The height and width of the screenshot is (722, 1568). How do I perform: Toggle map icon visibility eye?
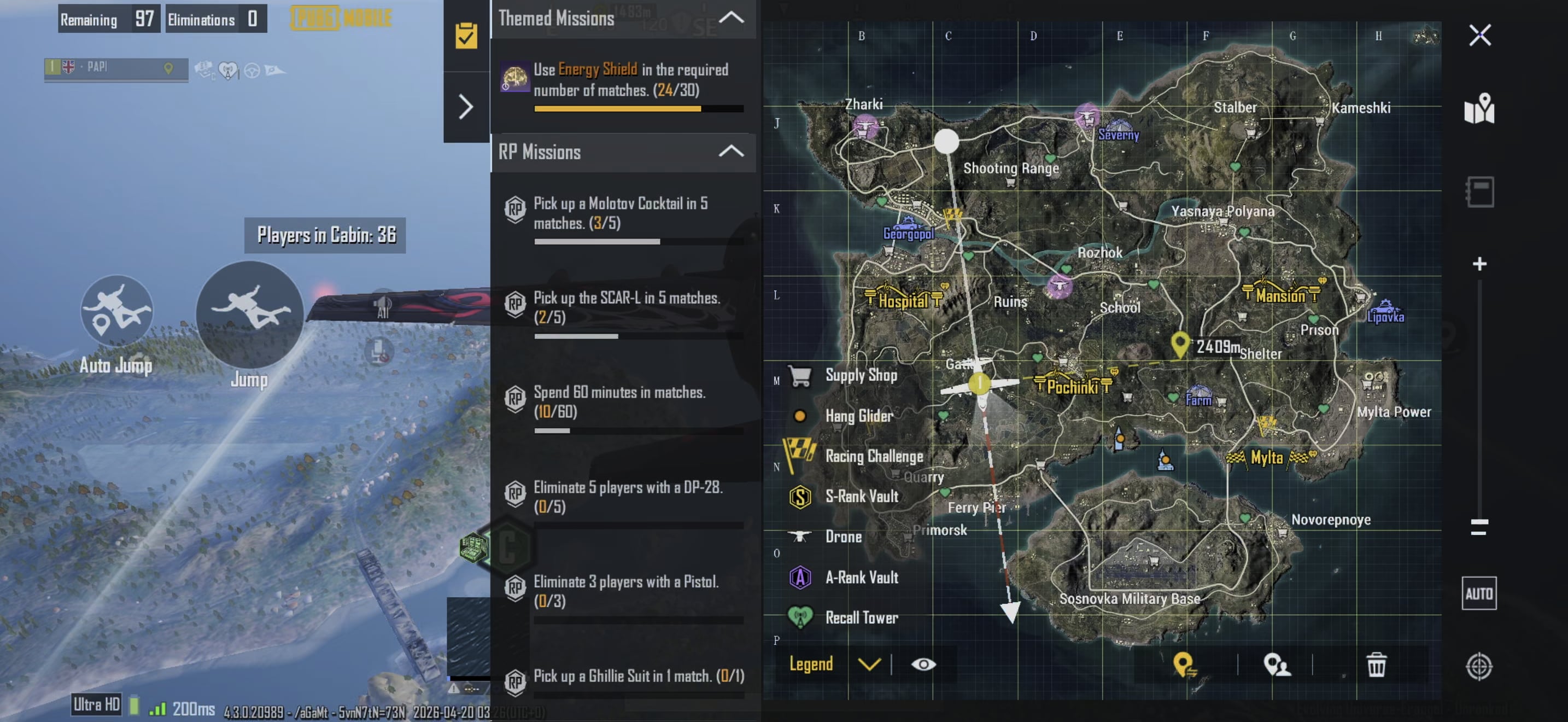pos(923,664)
